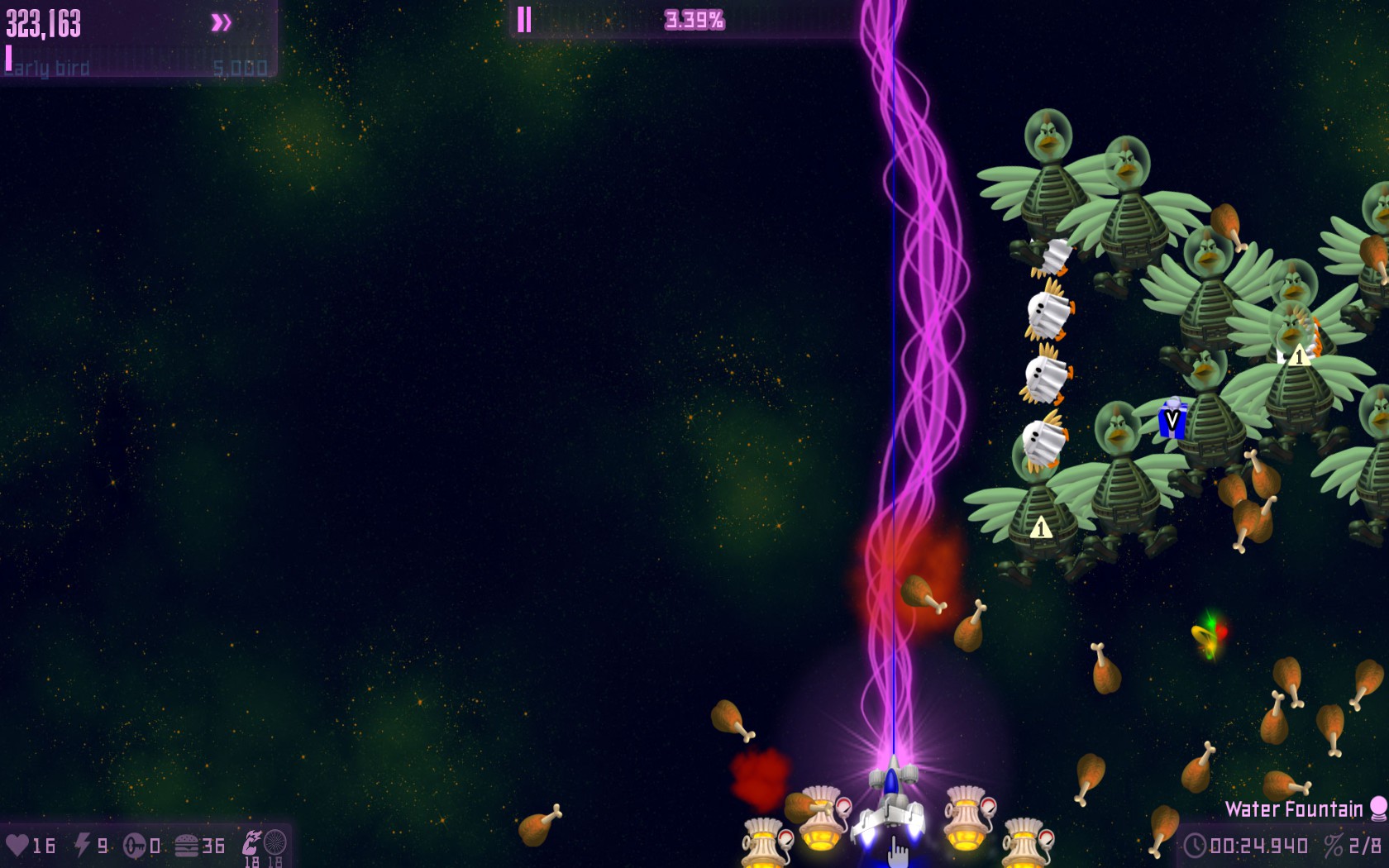The height and width of the screenshot is (868, 1389).
Task: Click the fast-forward double arrow icon
Action: click(221, 22)
